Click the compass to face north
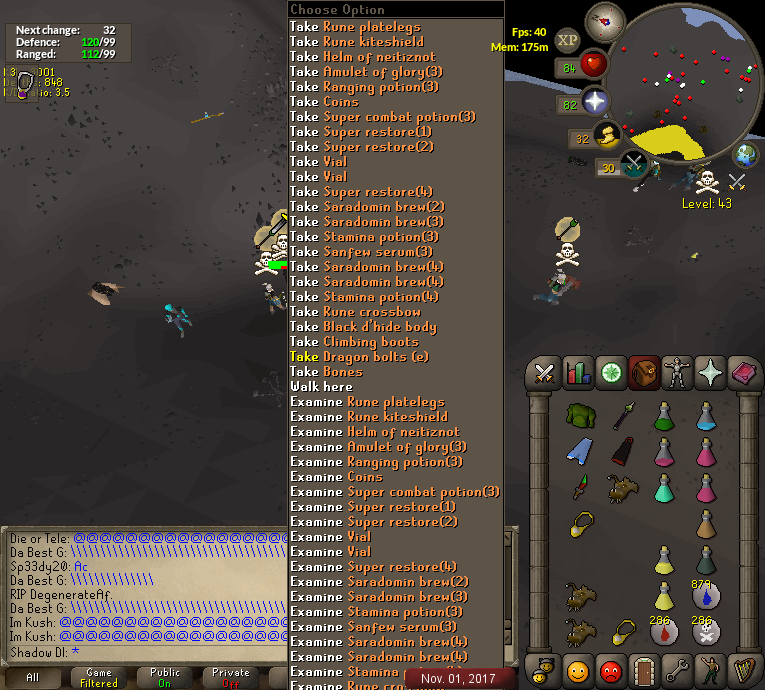 [605, 20]
